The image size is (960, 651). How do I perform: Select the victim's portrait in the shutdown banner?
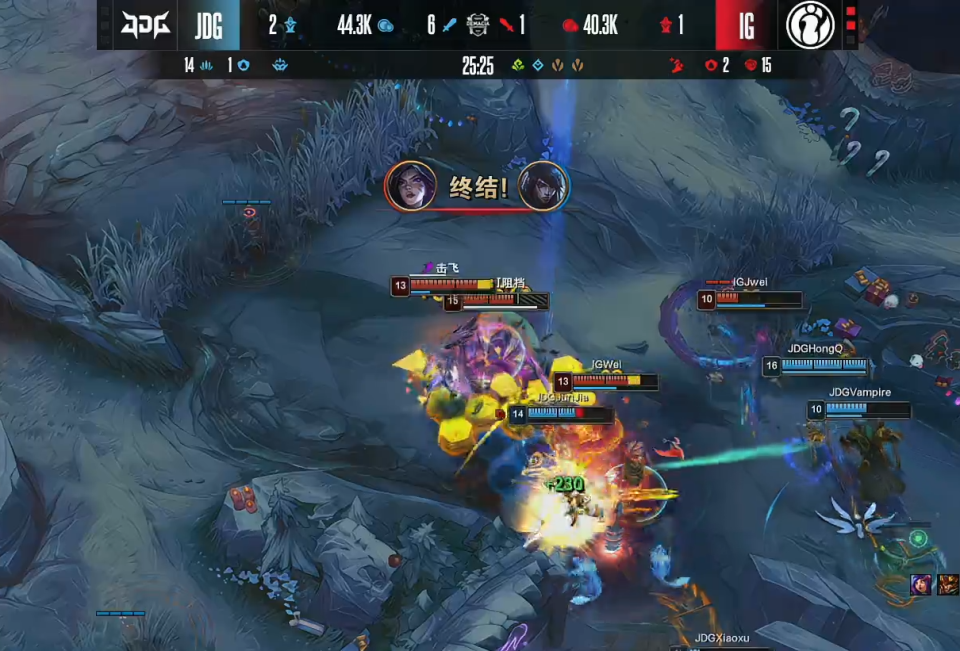pos(544,186)
